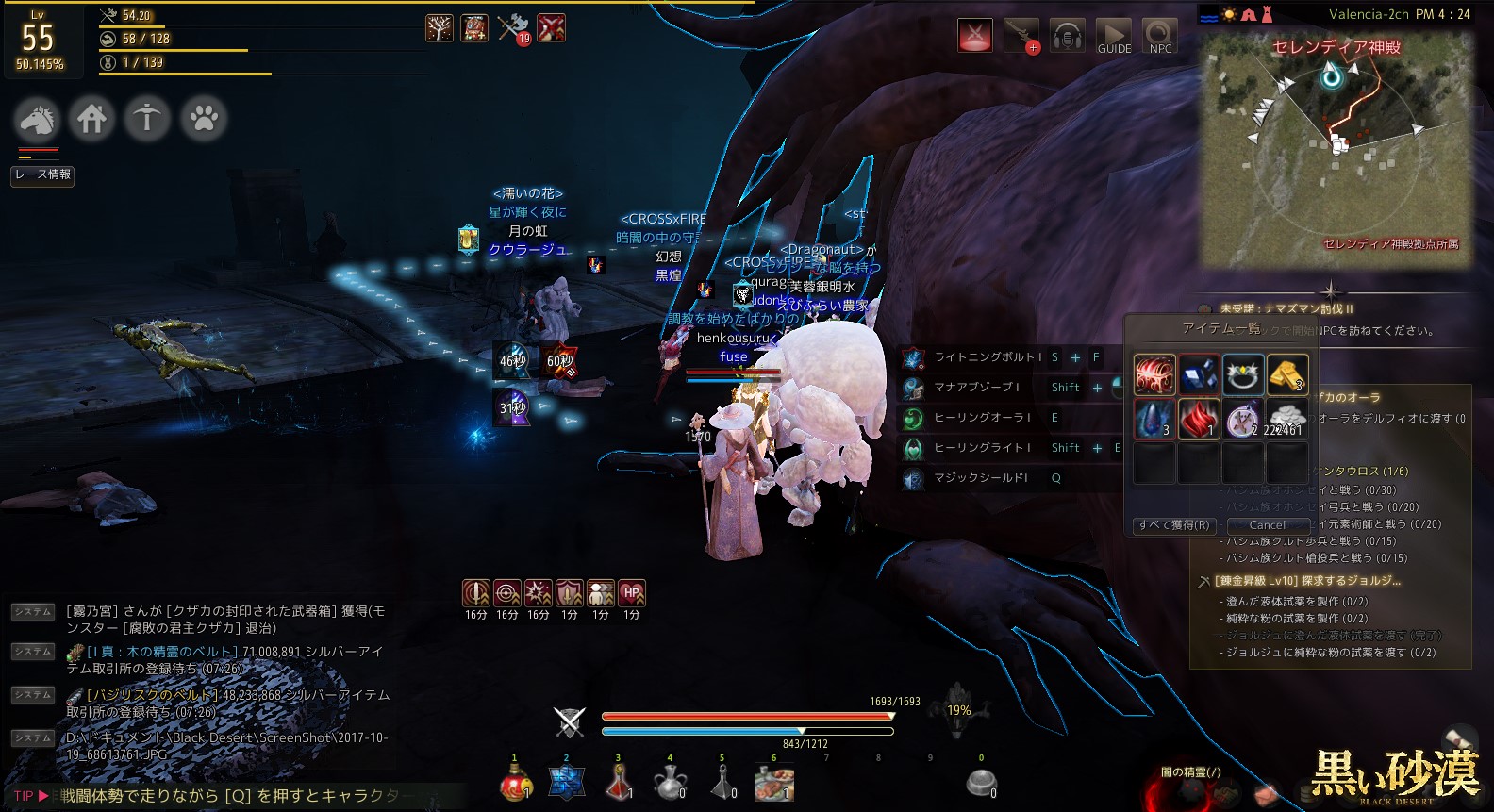Take the gold bars from loot

(1287, 374)
